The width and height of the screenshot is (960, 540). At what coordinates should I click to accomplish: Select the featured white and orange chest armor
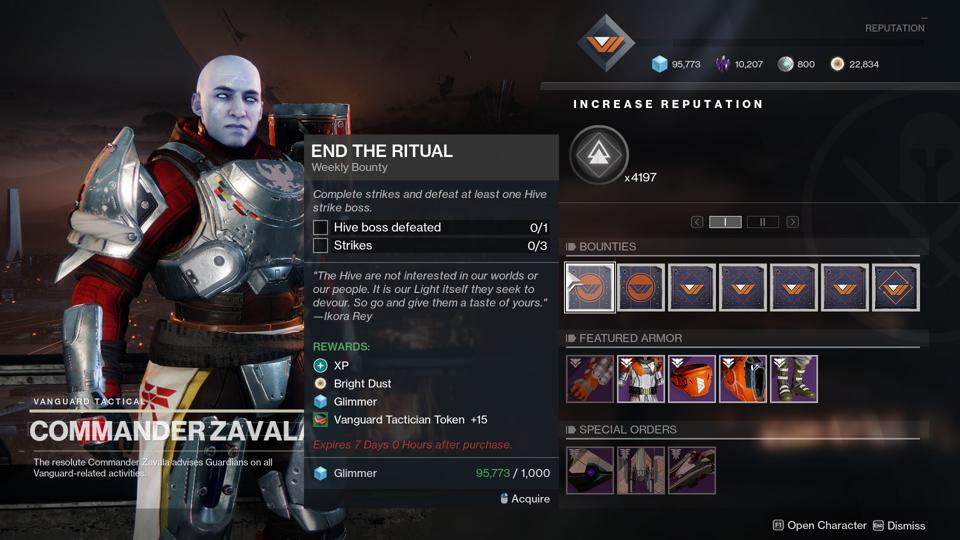pyautogui.click(x=641, y=379)
